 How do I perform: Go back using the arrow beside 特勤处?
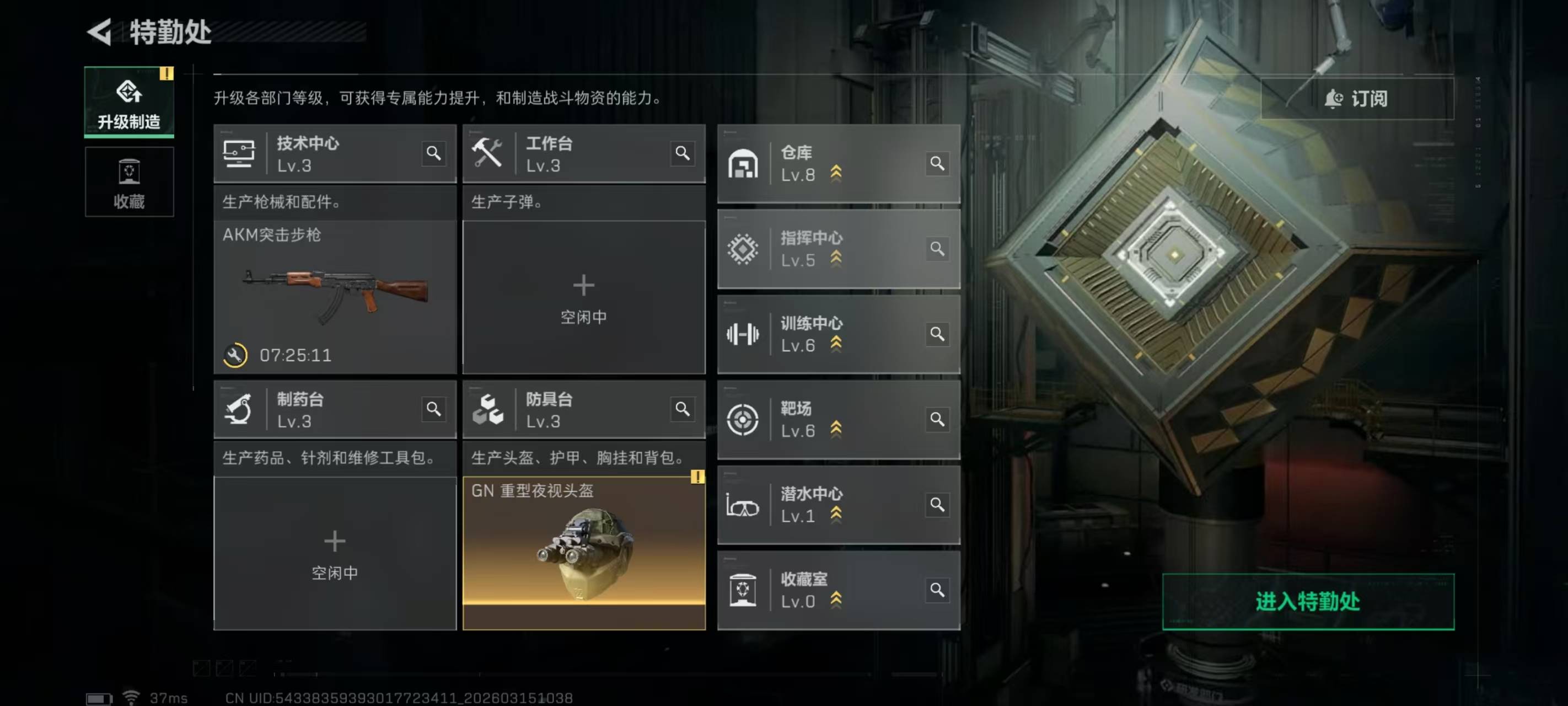[100, 31]
